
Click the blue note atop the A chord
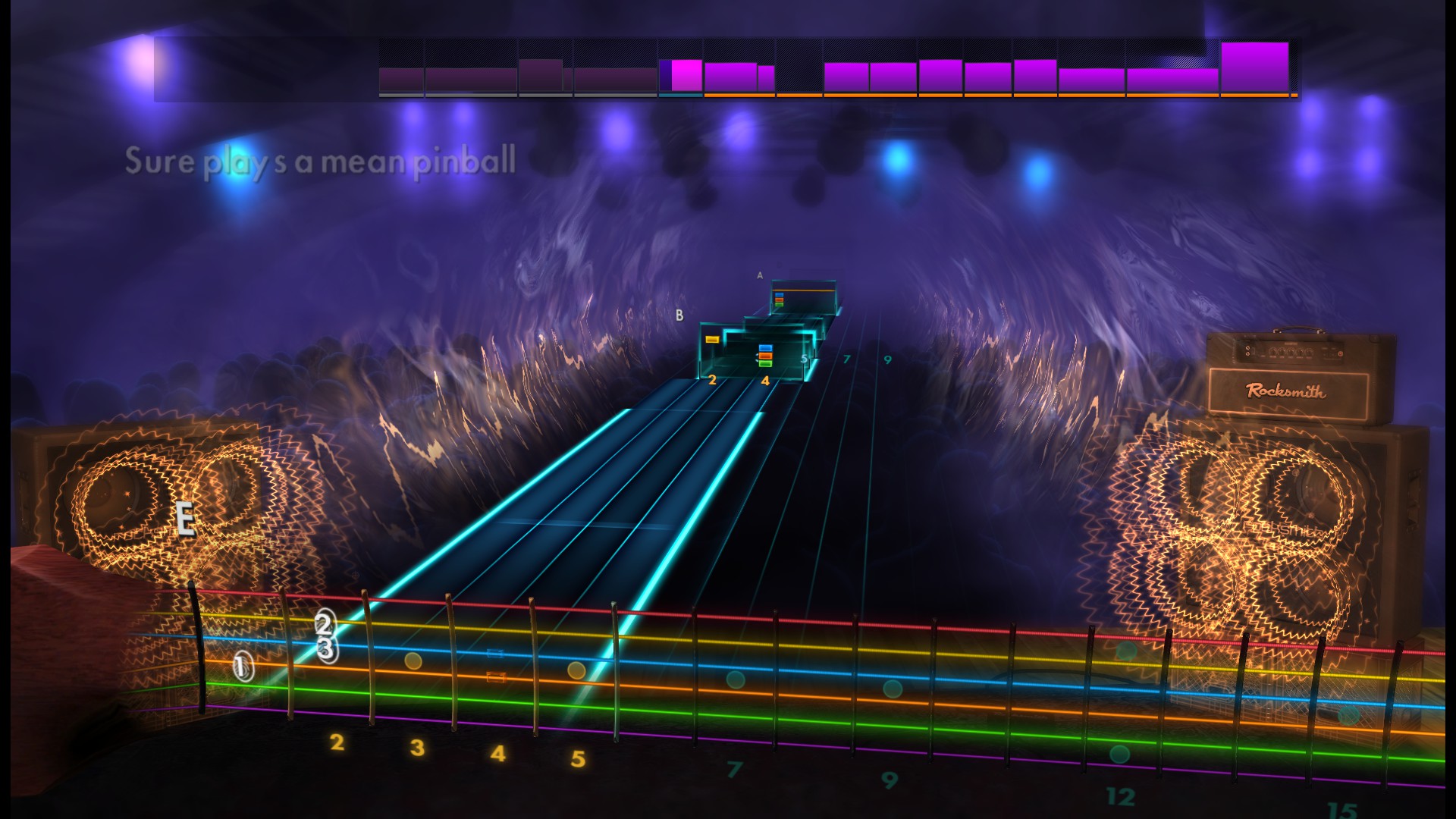(x=779, y=295)
